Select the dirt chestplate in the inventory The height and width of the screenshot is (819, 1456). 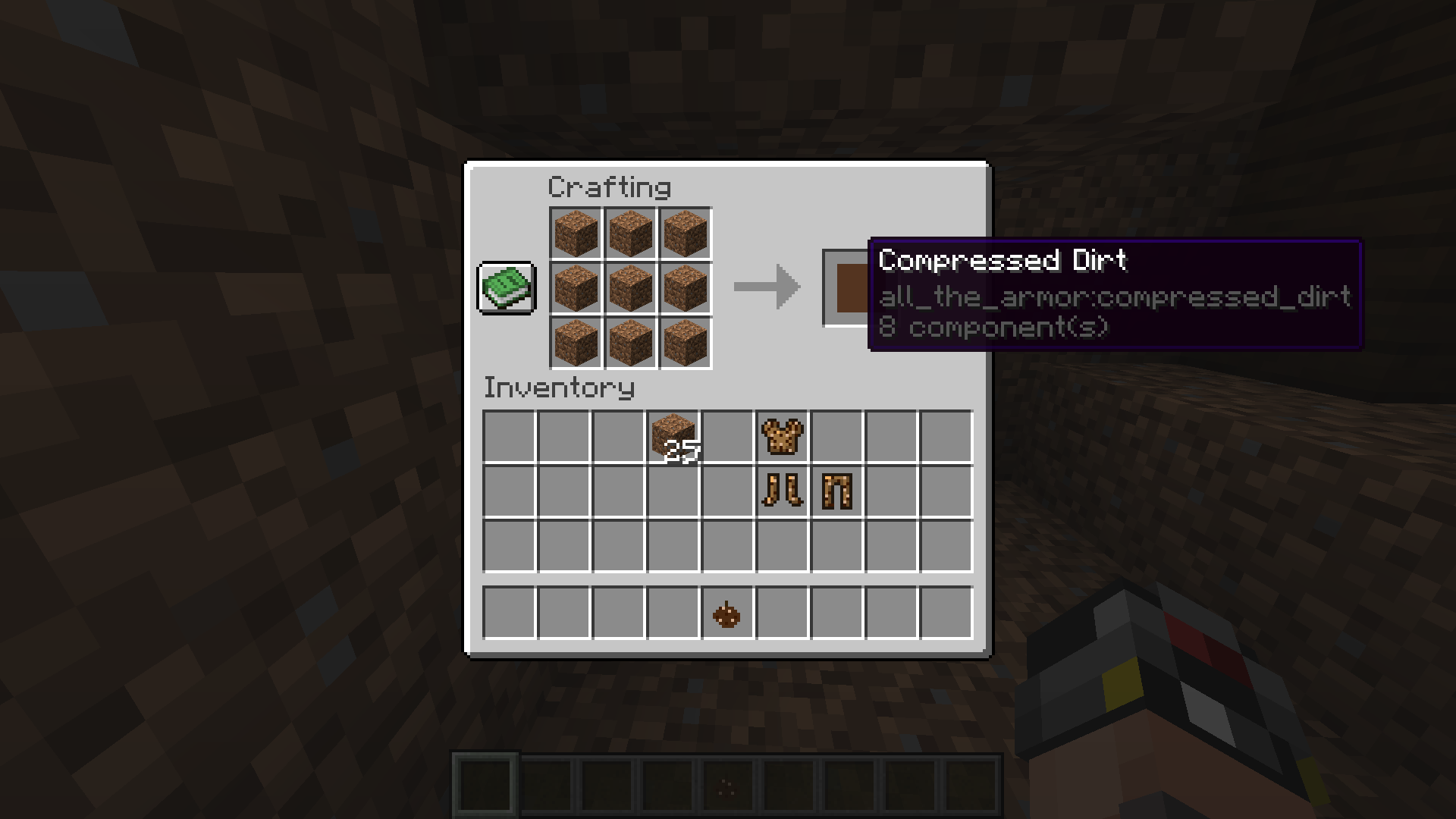pyautogui.click(x=781, y=435)
